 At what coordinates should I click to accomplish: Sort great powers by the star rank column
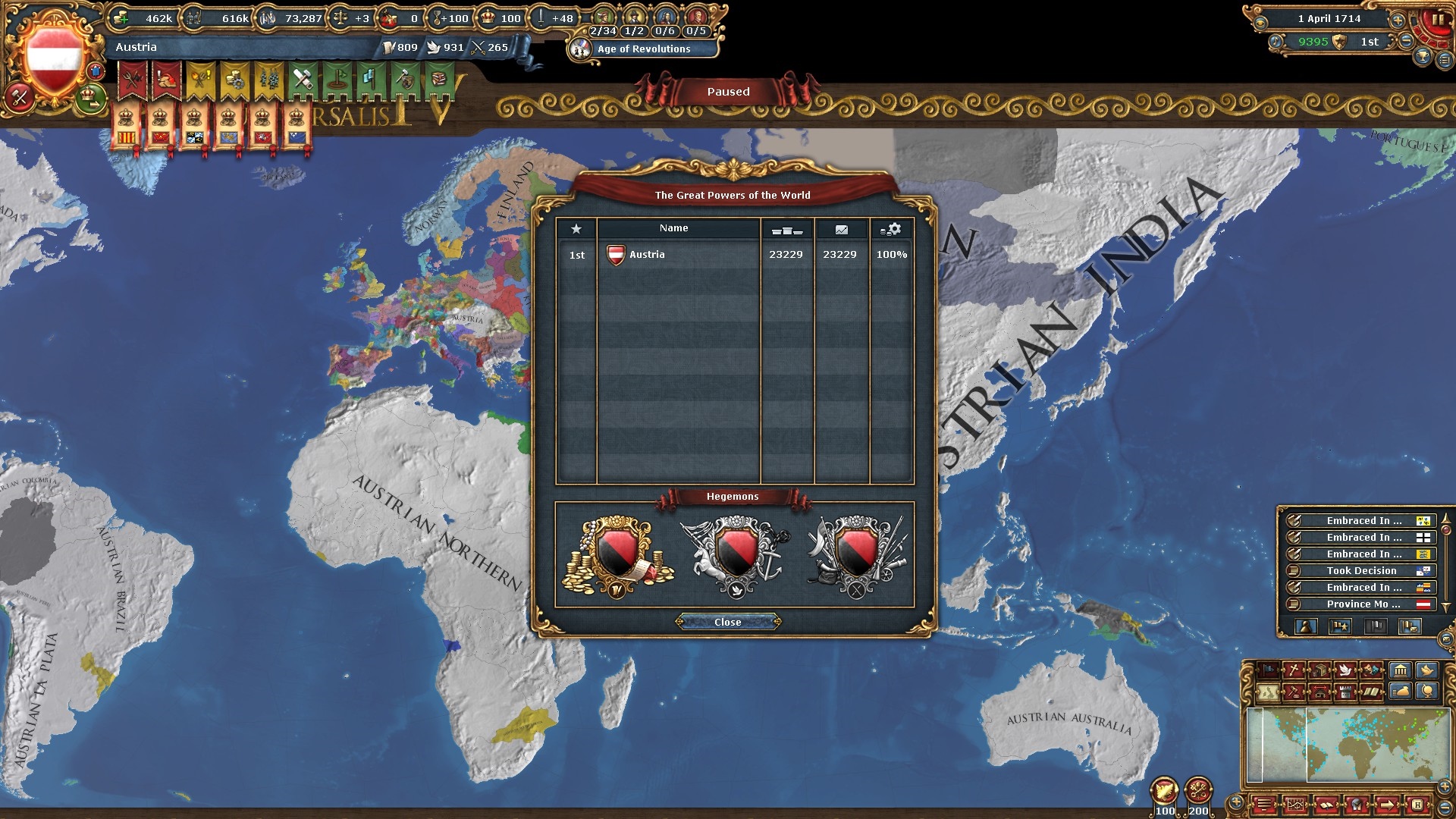tap(576, 229)
